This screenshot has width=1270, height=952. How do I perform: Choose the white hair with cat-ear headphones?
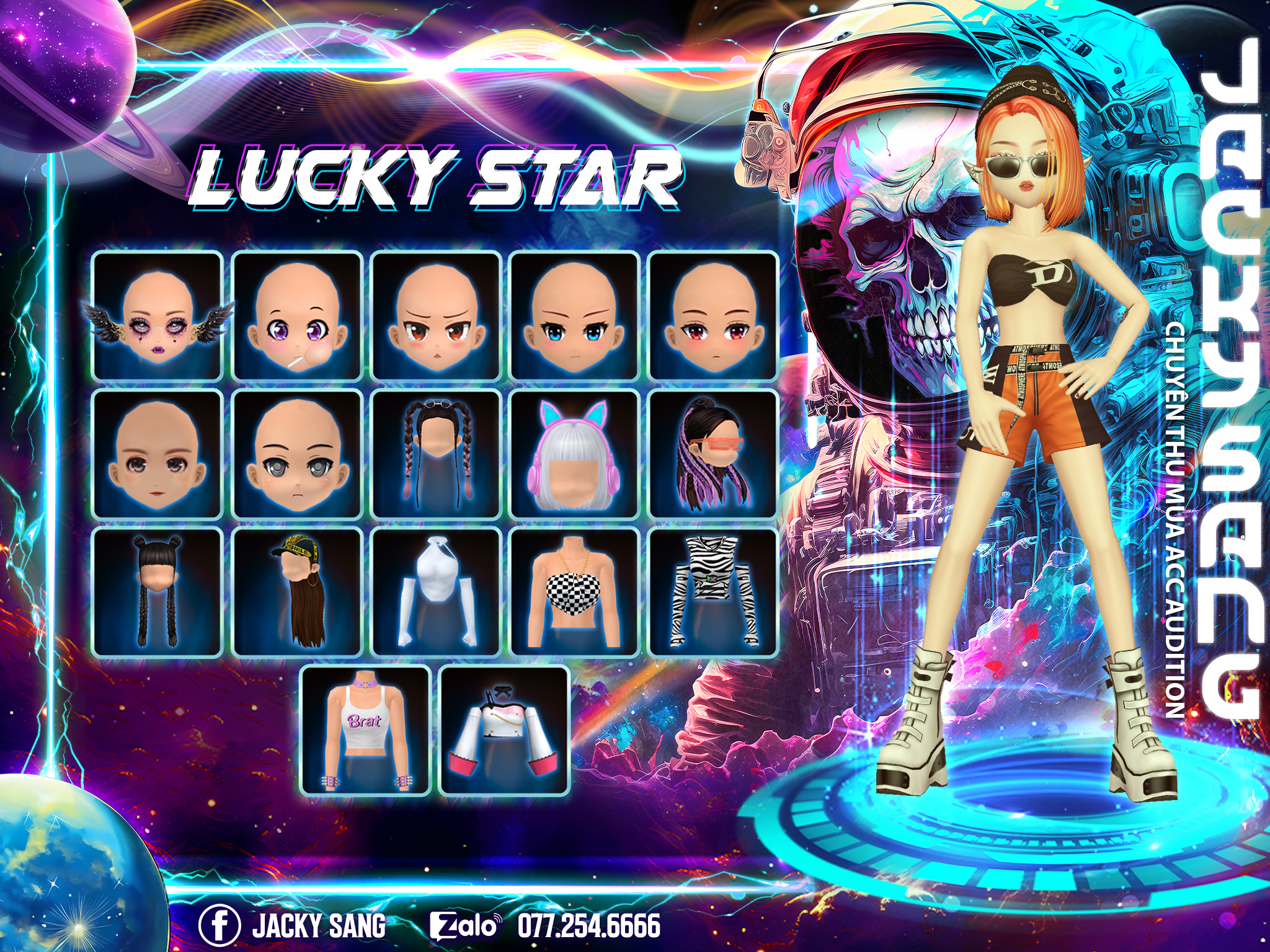(x=575, y=454)
